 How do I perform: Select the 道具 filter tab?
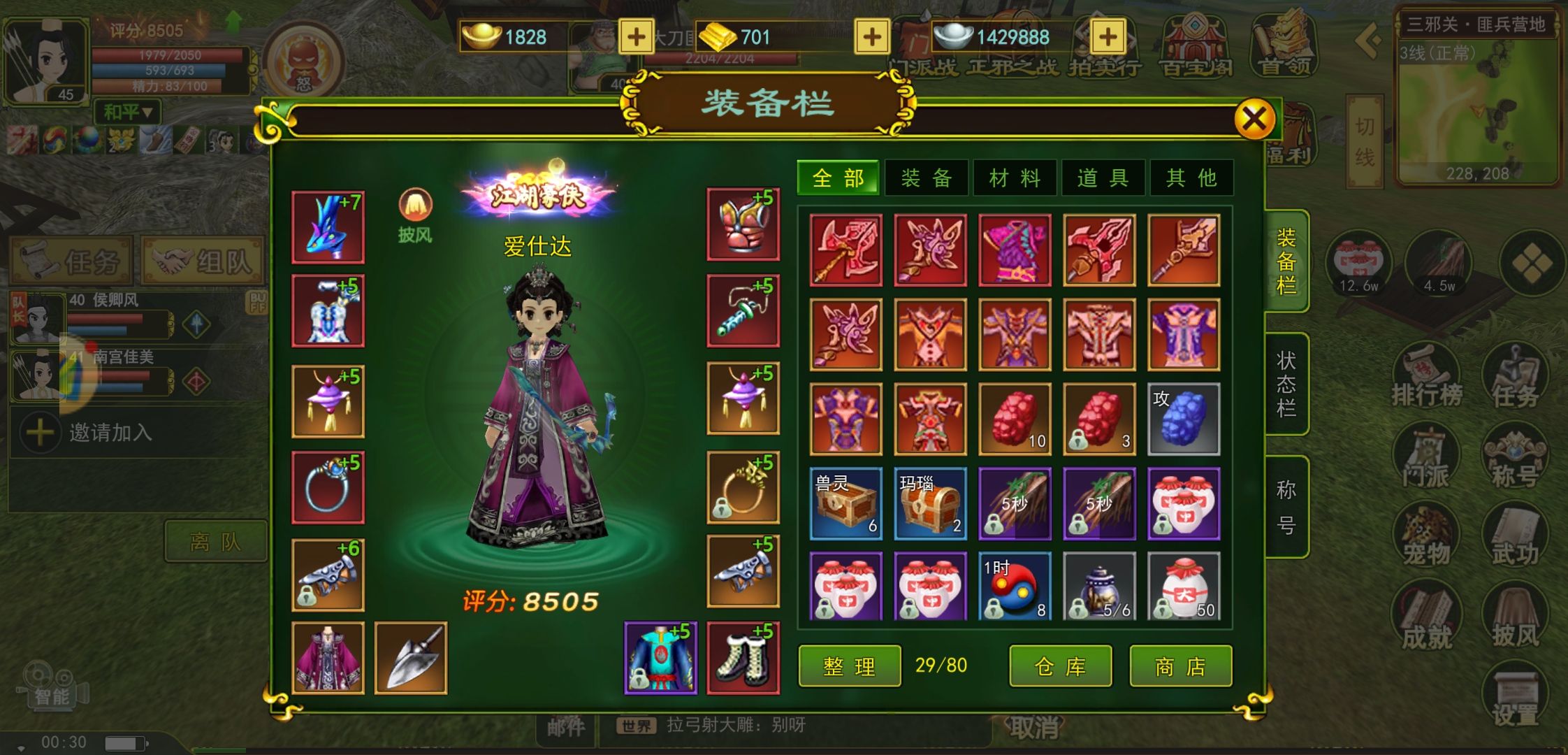coord(1103,178)
